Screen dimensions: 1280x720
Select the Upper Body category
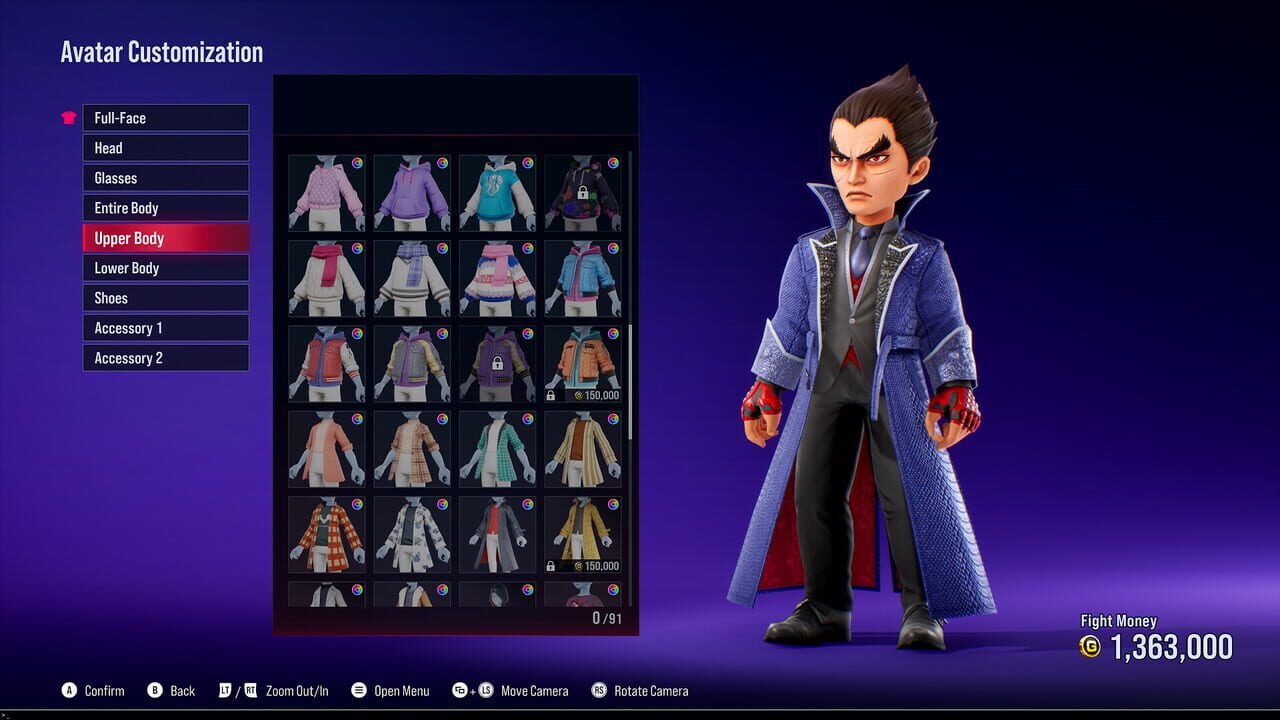pos(165,238)
